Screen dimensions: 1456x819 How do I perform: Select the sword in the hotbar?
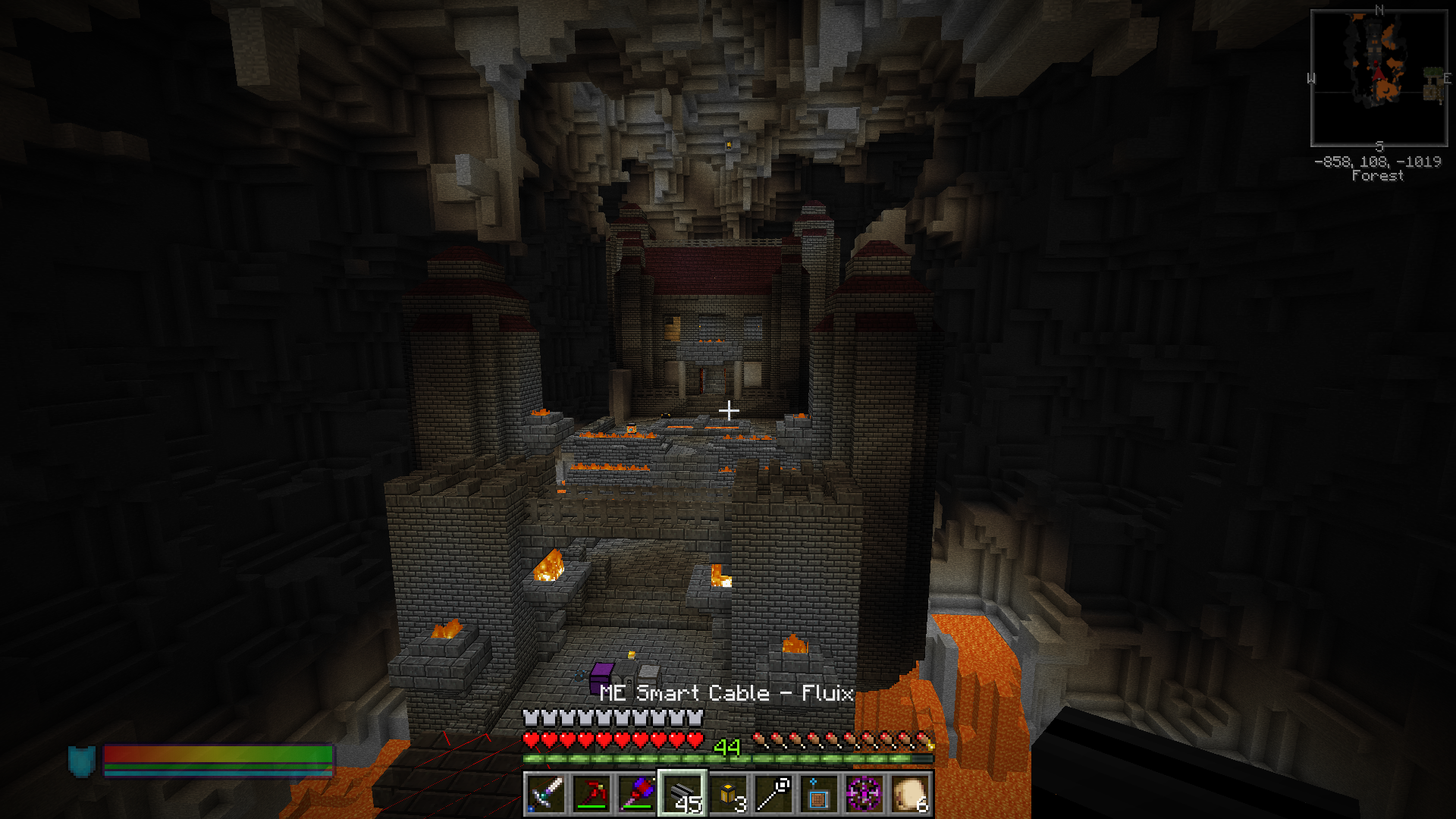[x=546, y=794]
